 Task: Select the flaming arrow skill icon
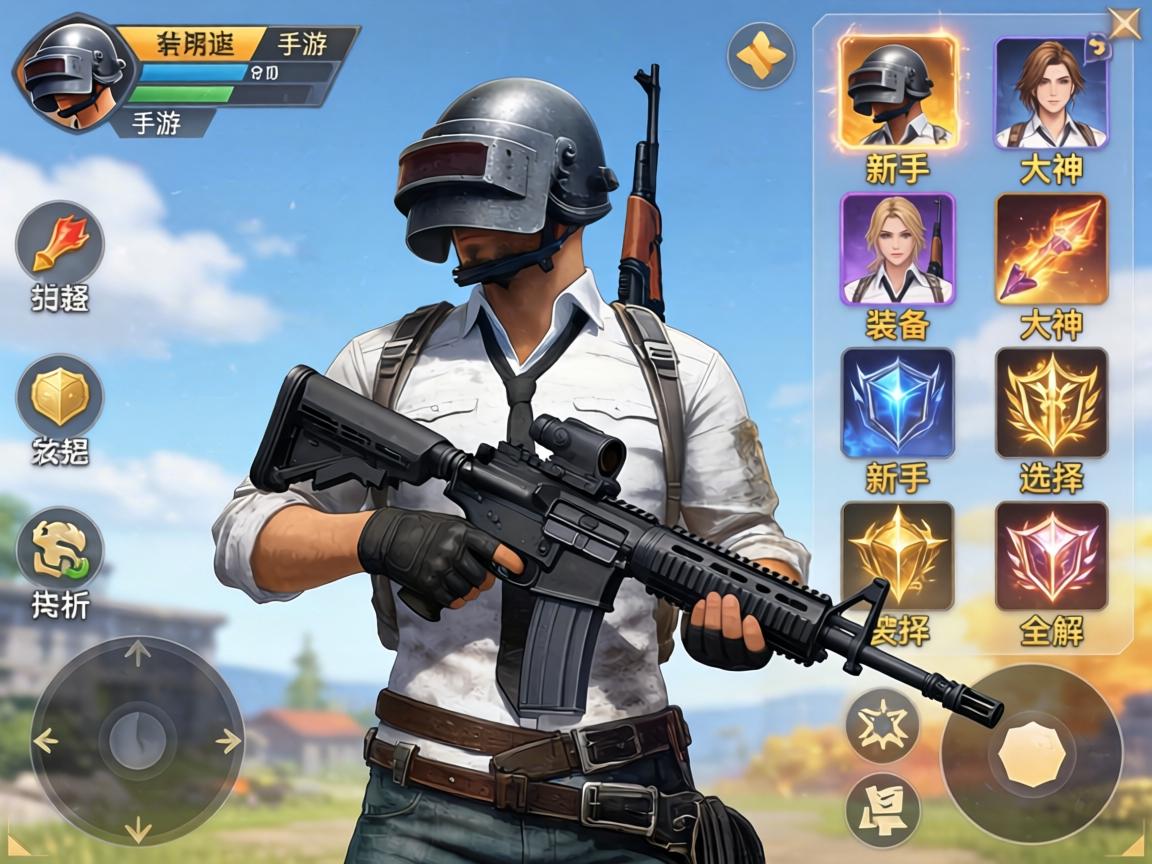(1051, 248)
